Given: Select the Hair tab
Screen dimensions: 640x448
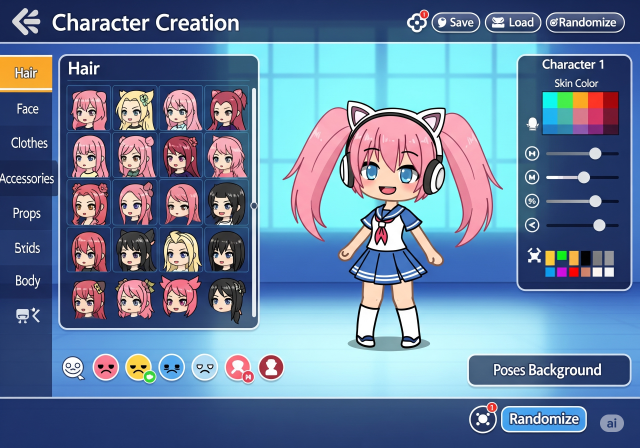Looking at the screenshot, I should coord(27,73).
